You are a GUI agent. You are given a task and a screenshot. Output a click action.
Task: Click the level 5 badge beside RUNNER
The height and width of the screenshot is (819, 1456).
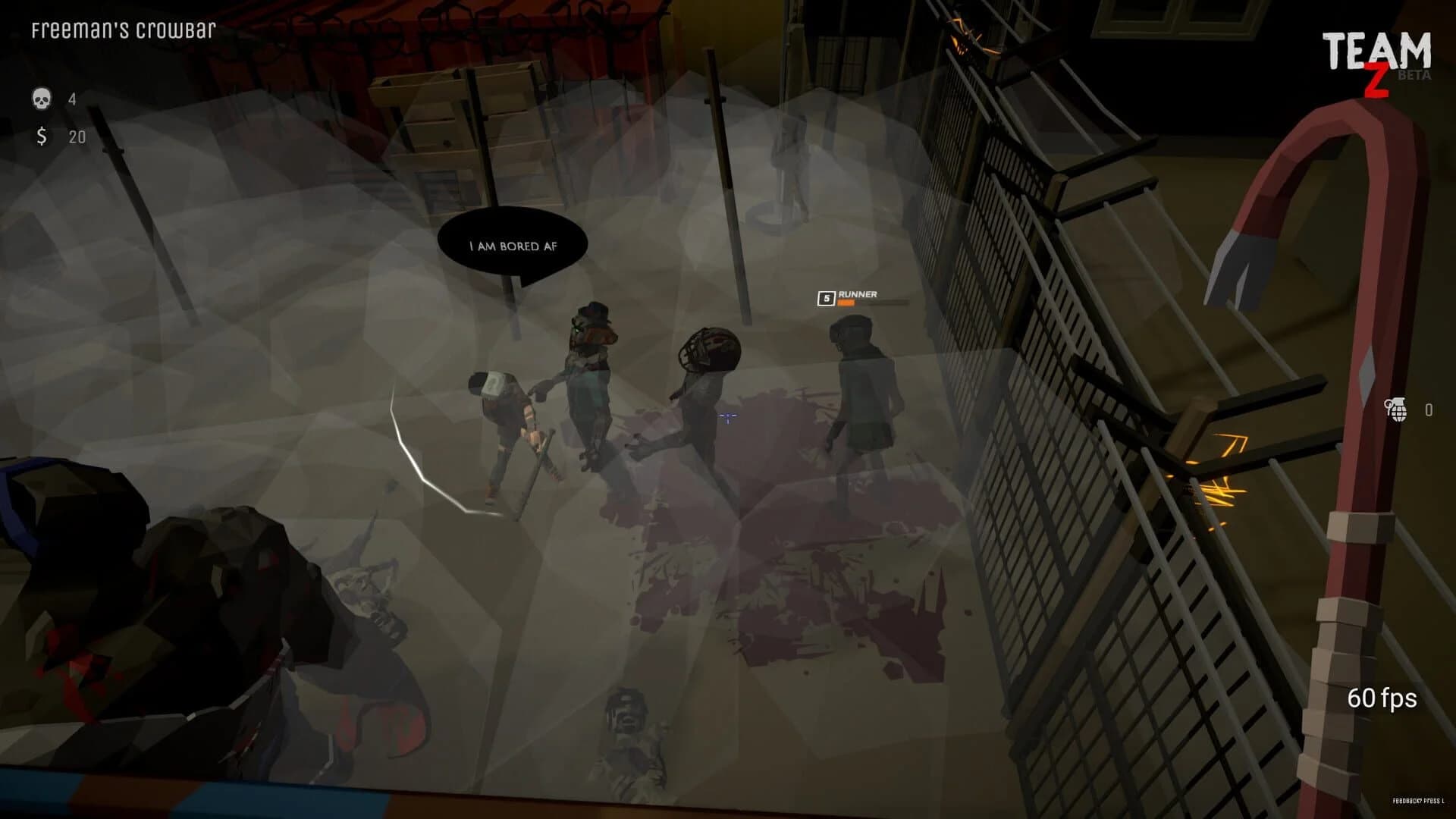point(826,299)
